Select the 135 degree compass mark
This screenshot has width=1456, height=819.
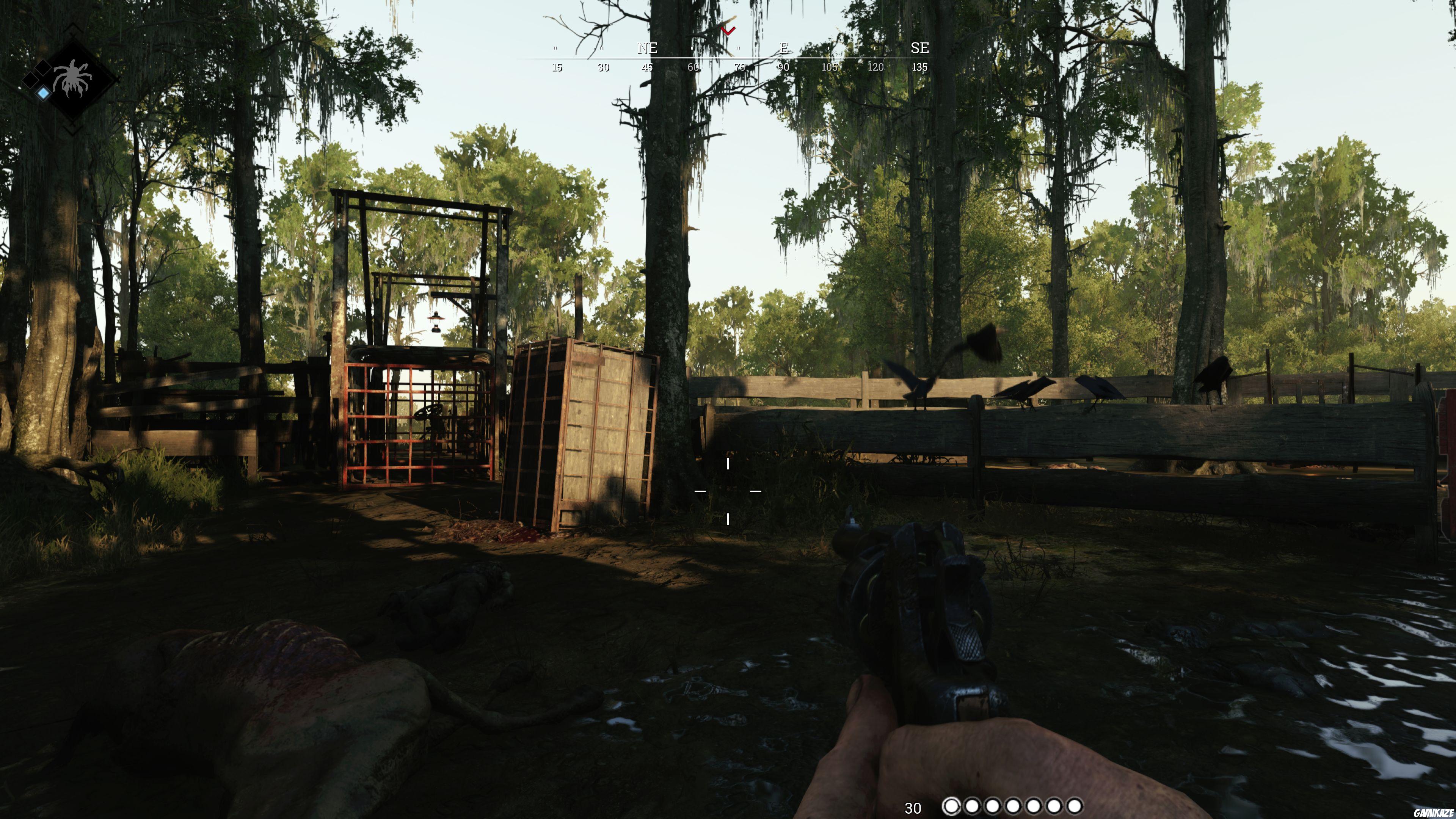pyautogui.click(x=919, y=67)
